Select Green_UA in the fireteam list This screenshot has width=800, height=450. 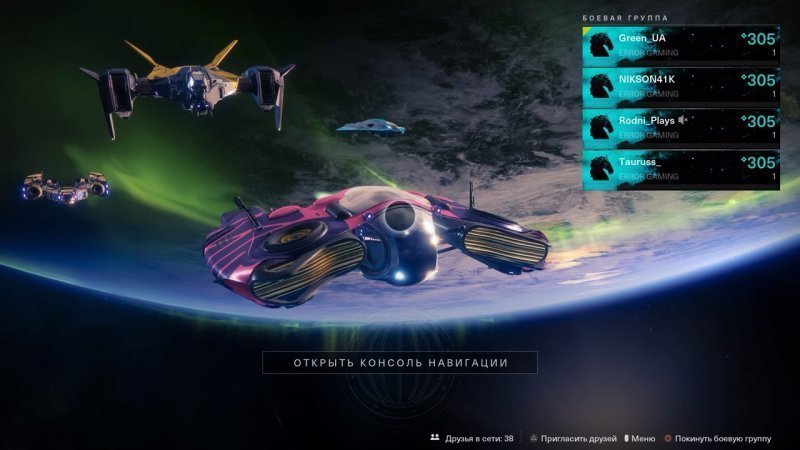click(680, 45)
